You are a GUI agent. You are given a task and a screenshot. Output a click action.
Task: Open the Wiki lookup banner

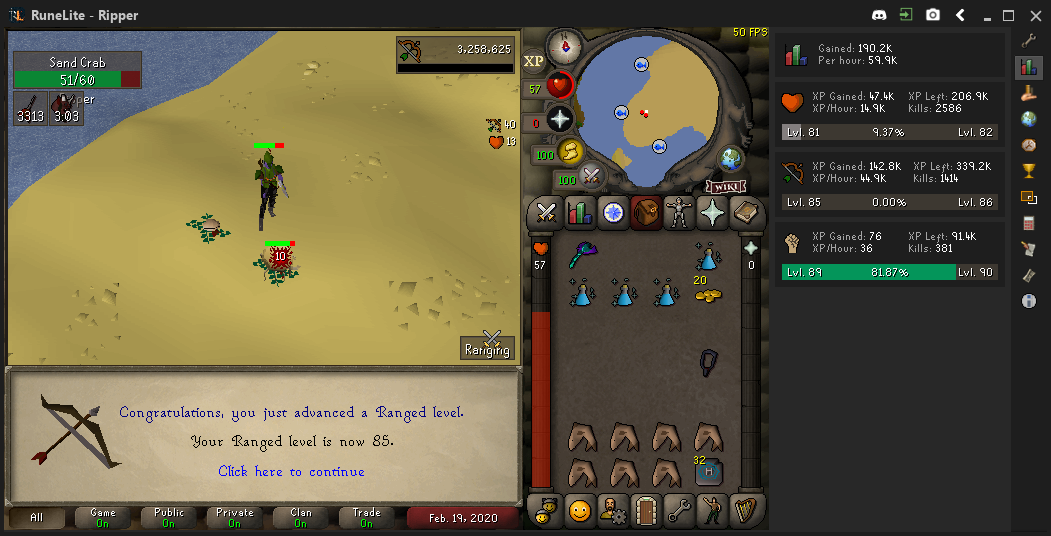coord(727,186)
